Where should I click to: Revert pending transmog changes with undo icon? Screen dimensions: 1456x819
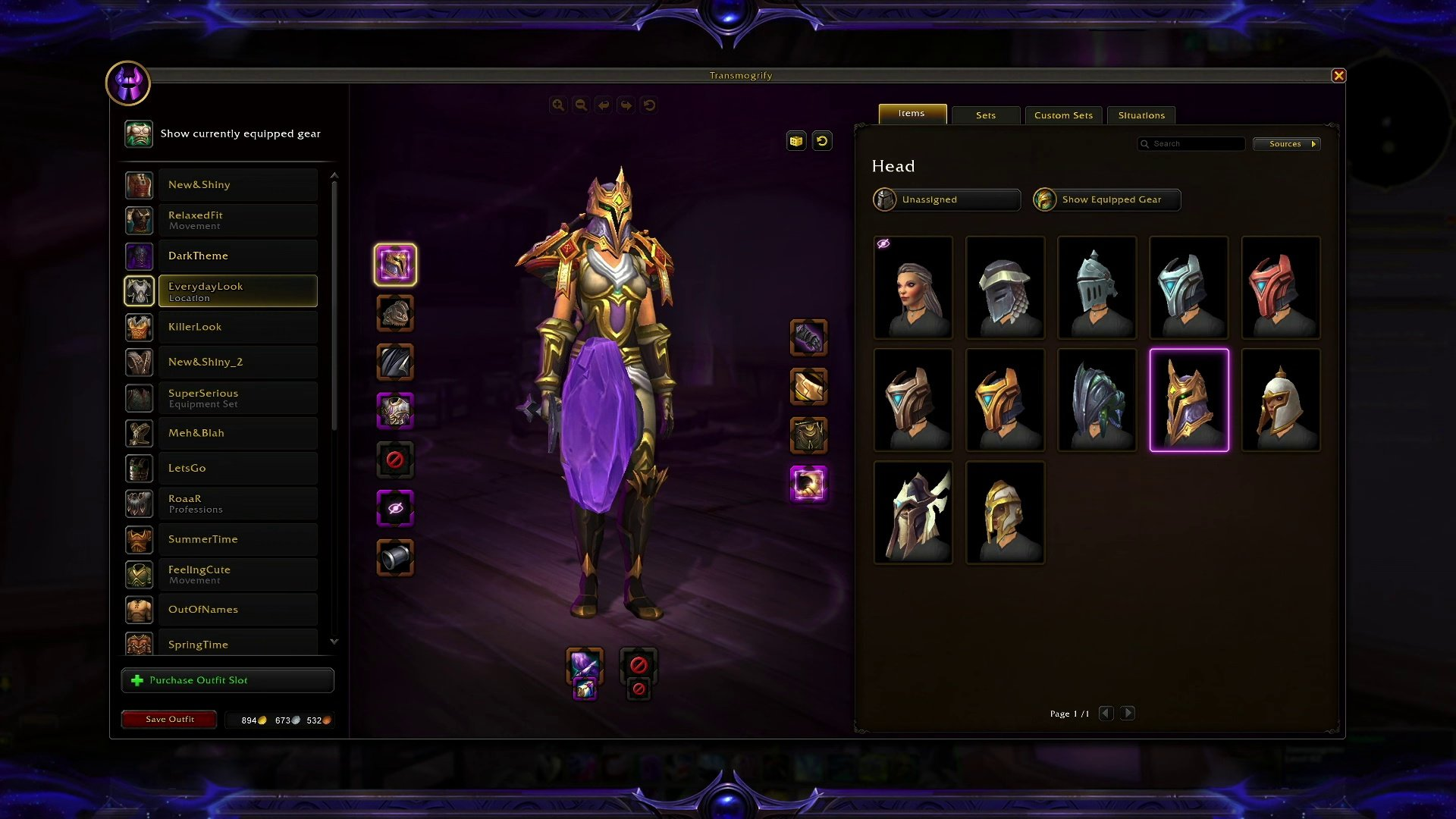point(824,140)
